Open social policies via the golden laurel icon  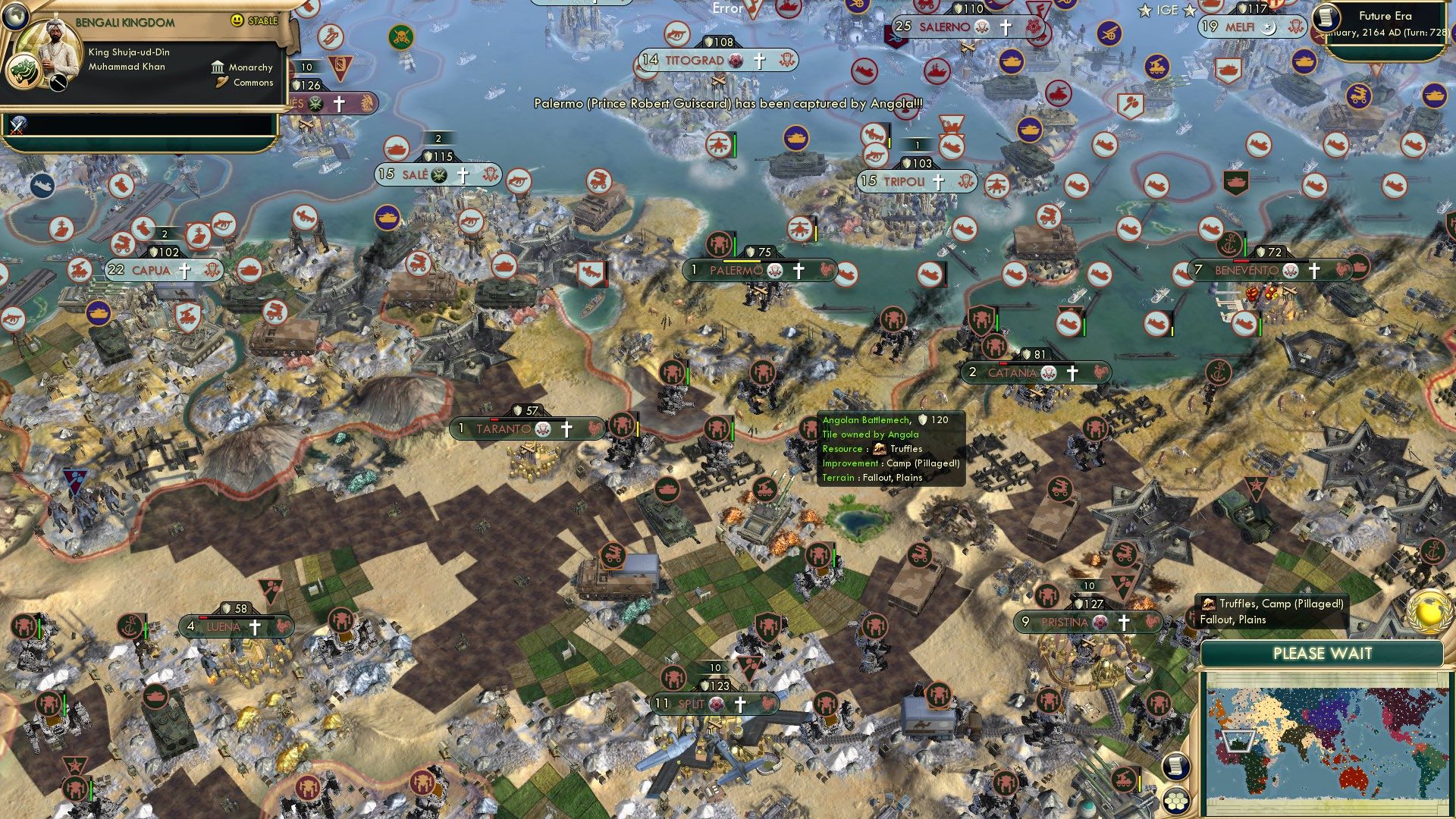pos(1429,612)
